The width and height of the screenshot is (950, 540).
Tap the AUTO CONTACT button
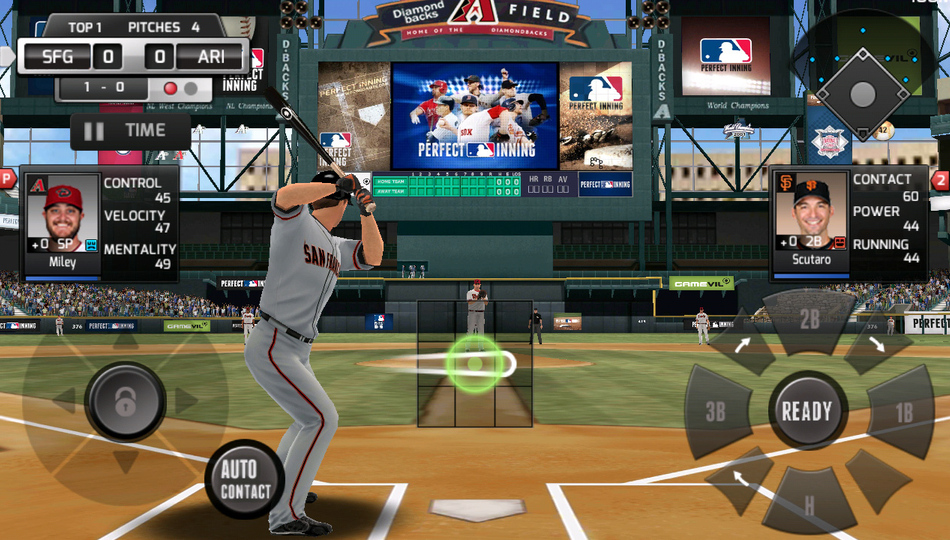coord(245,480)
